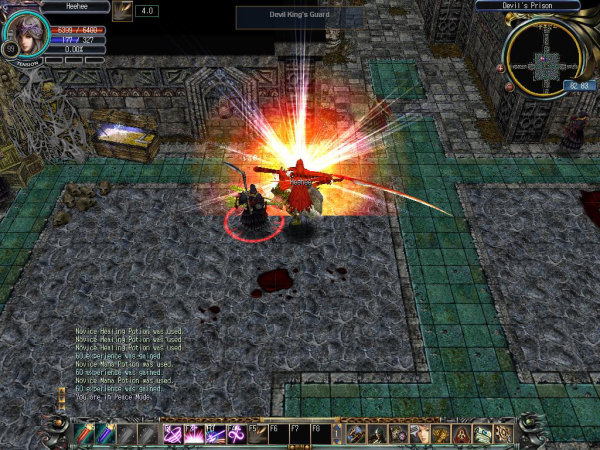The width and height of the screenshot is (600, 450).
Task: Click the weapon icon beside the 4.0 value
Action: click(124, 11)
